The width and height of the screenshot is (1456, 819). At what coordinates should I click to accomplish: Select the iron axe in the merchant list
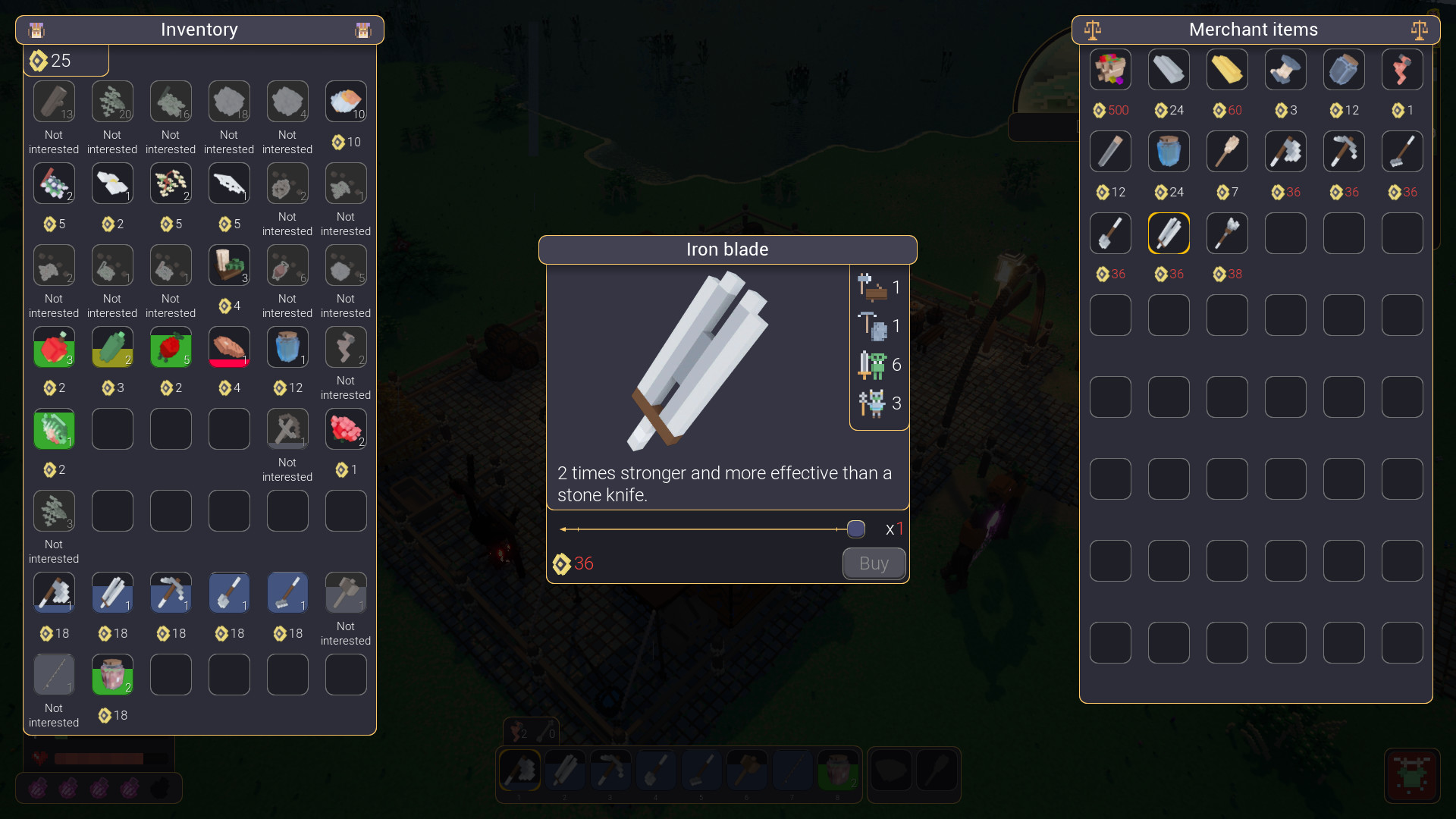(x=1285, y=151)
